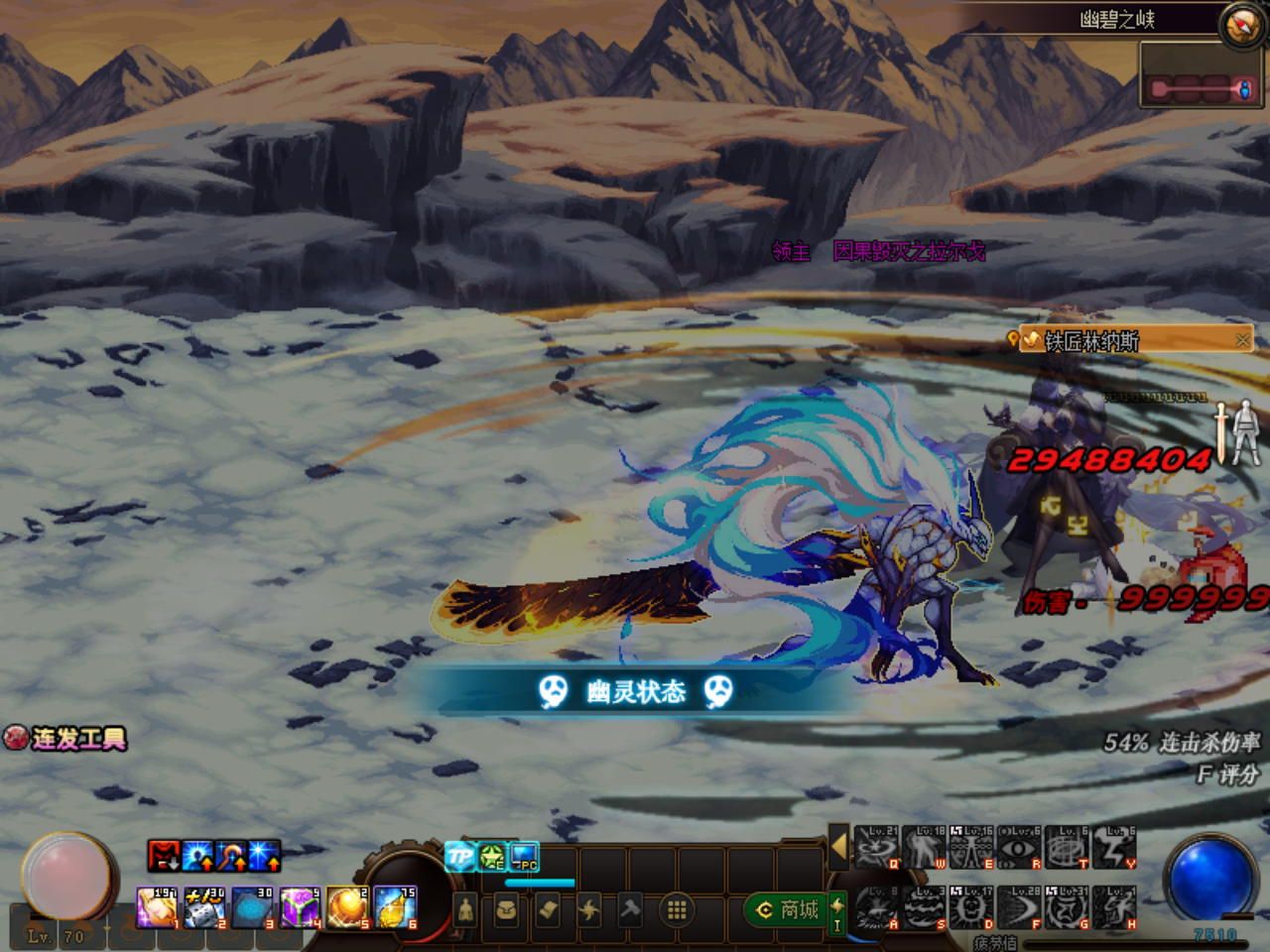Open the TP icon
Image resolution: width=1270 pixels, height=952 pixels.
[x=459, y=857]
